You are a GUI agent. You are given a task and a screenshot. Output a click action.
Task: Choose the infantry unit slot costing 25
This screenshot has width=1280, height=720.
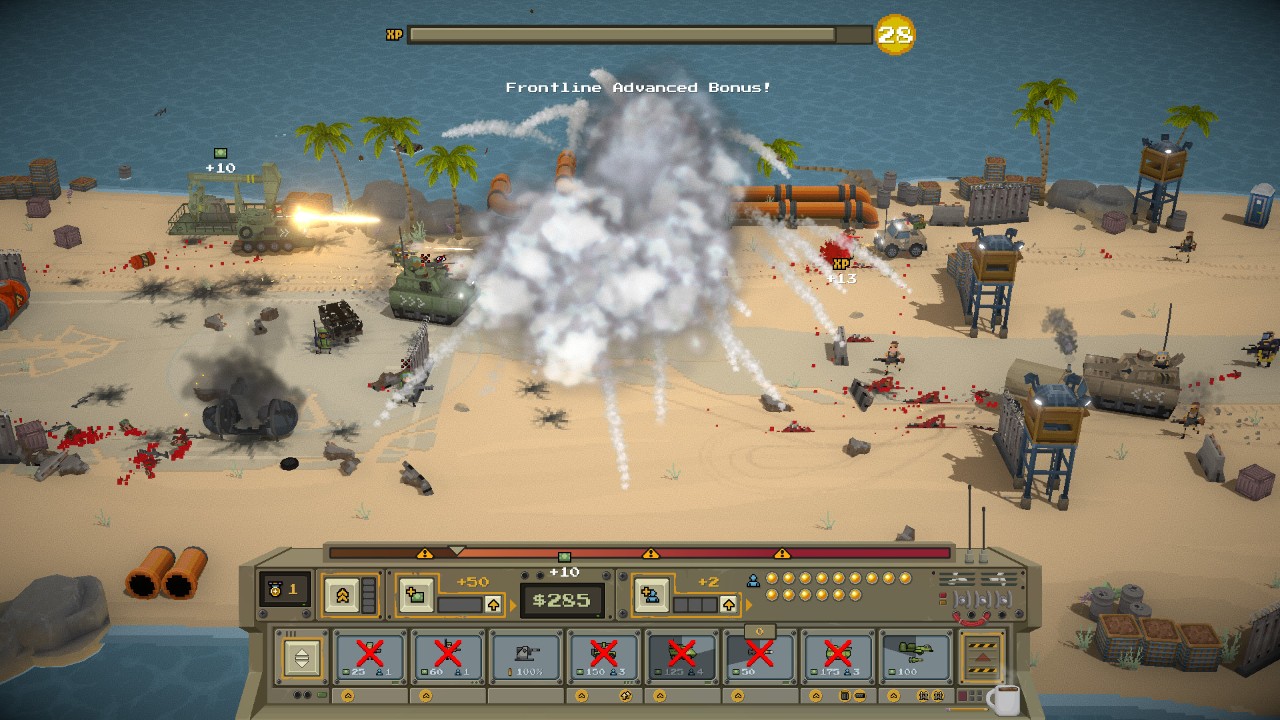[370, 657]
